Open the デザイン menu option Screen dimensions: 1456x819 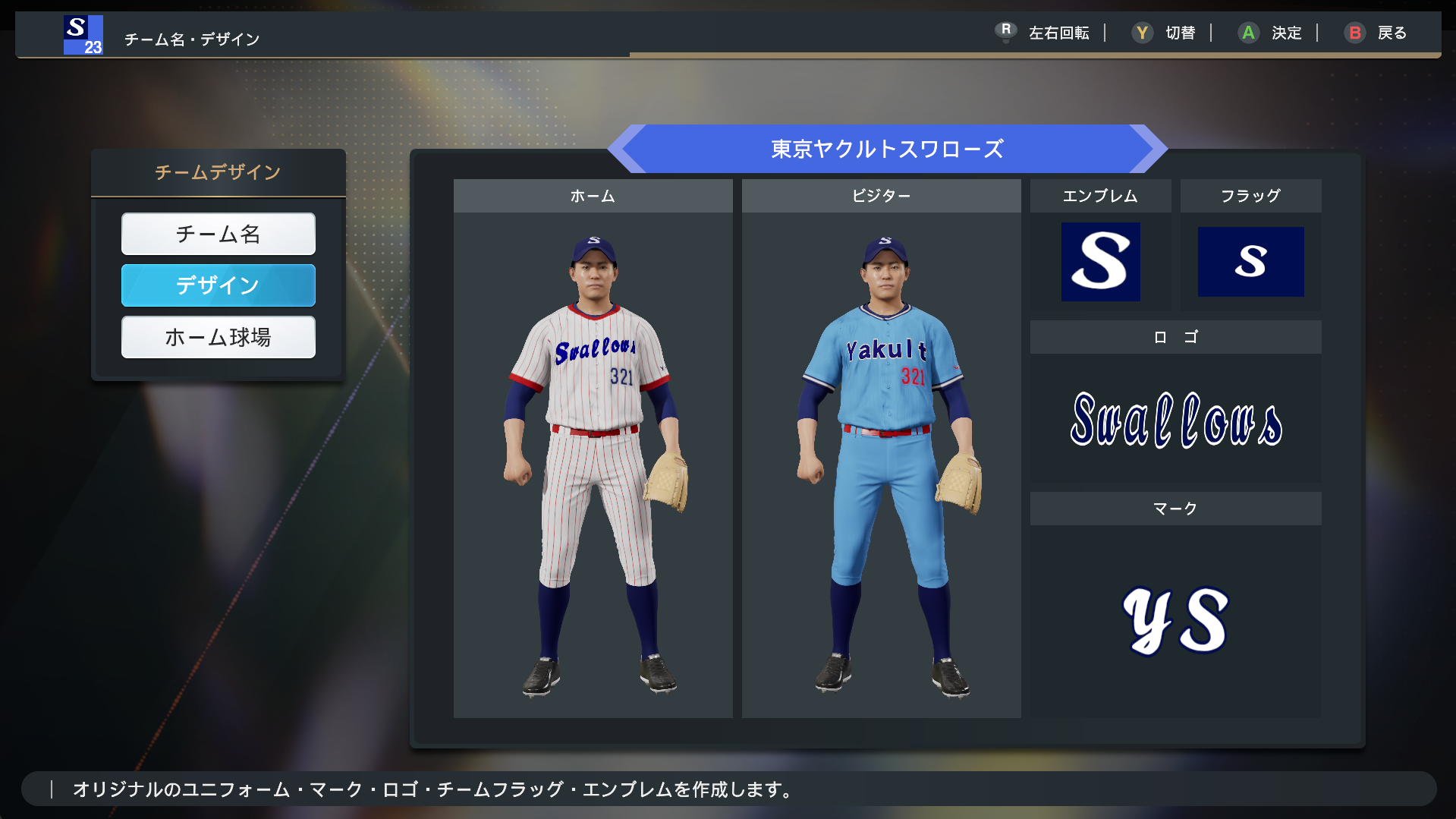coord(218,285)
